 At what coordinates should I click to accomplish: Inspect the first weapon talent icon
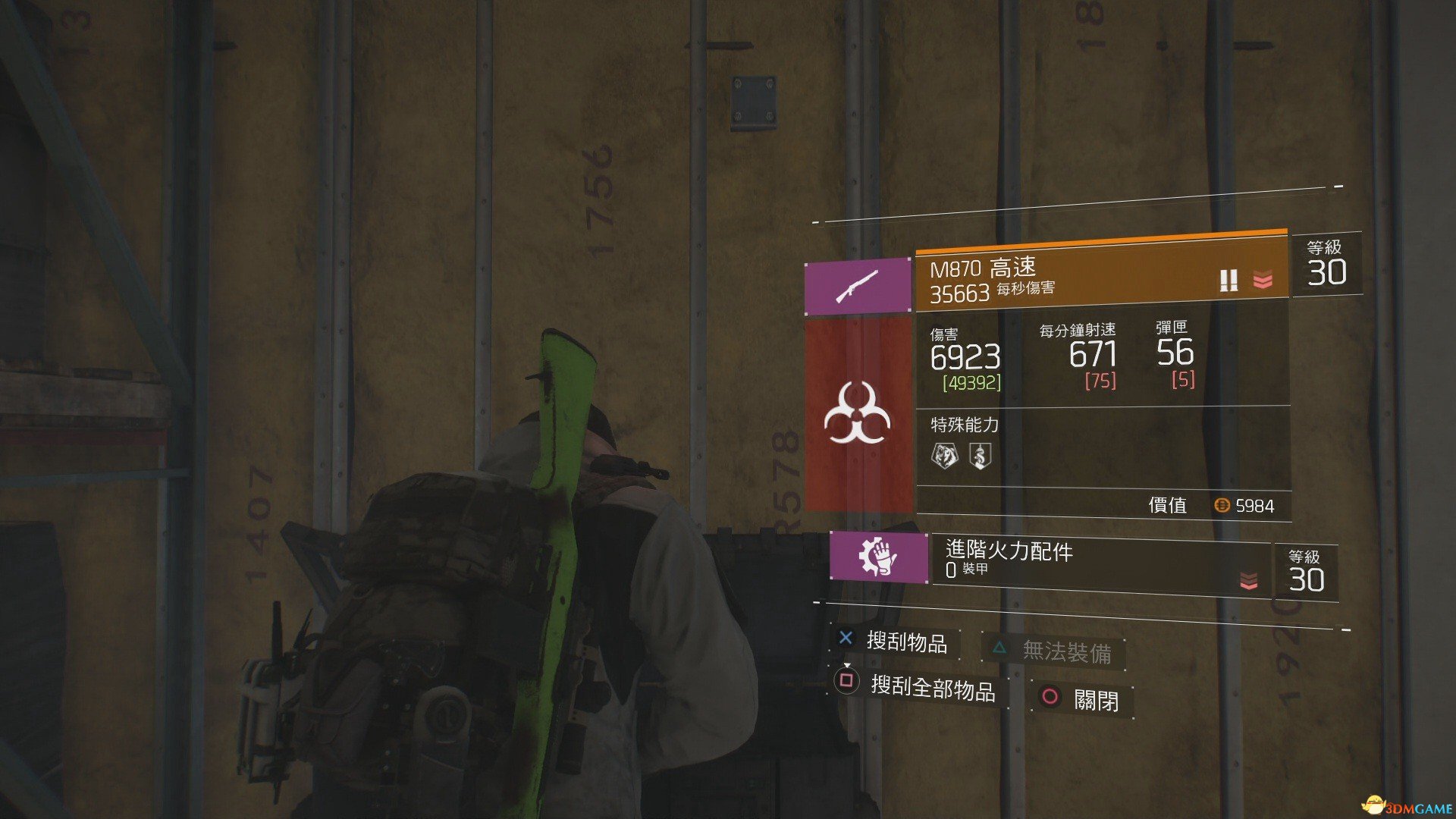(x=944, y=456)
